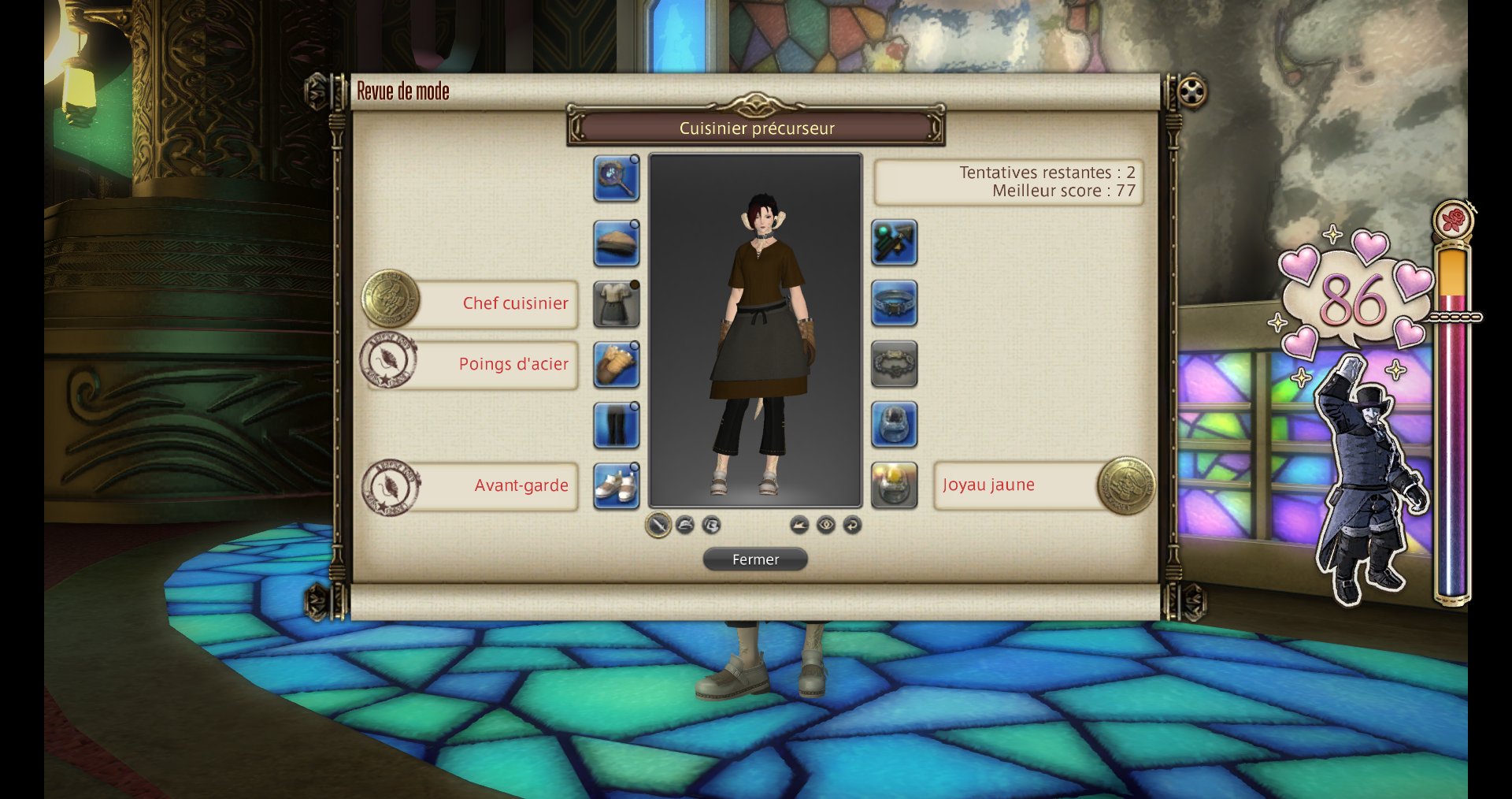
Task: Click the Avant-garde hint label
Action: [x=520, y=487]
